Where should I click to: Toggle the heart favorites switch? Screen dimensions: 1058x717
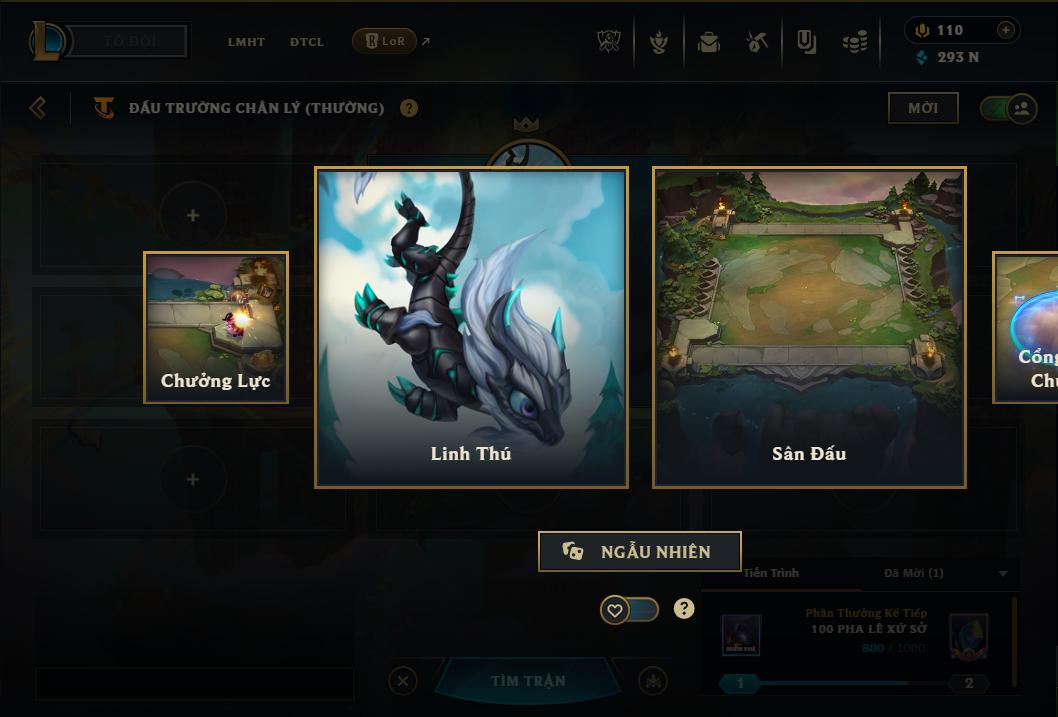[x=629, y=609]
